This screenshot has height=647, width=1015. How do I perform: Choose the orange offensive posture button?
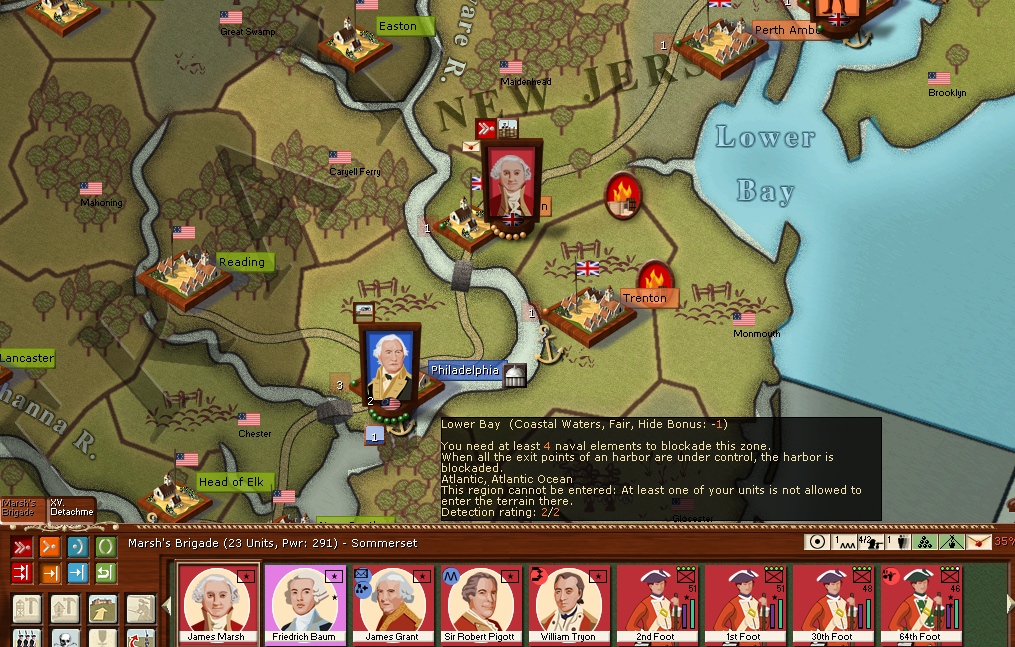49,547
